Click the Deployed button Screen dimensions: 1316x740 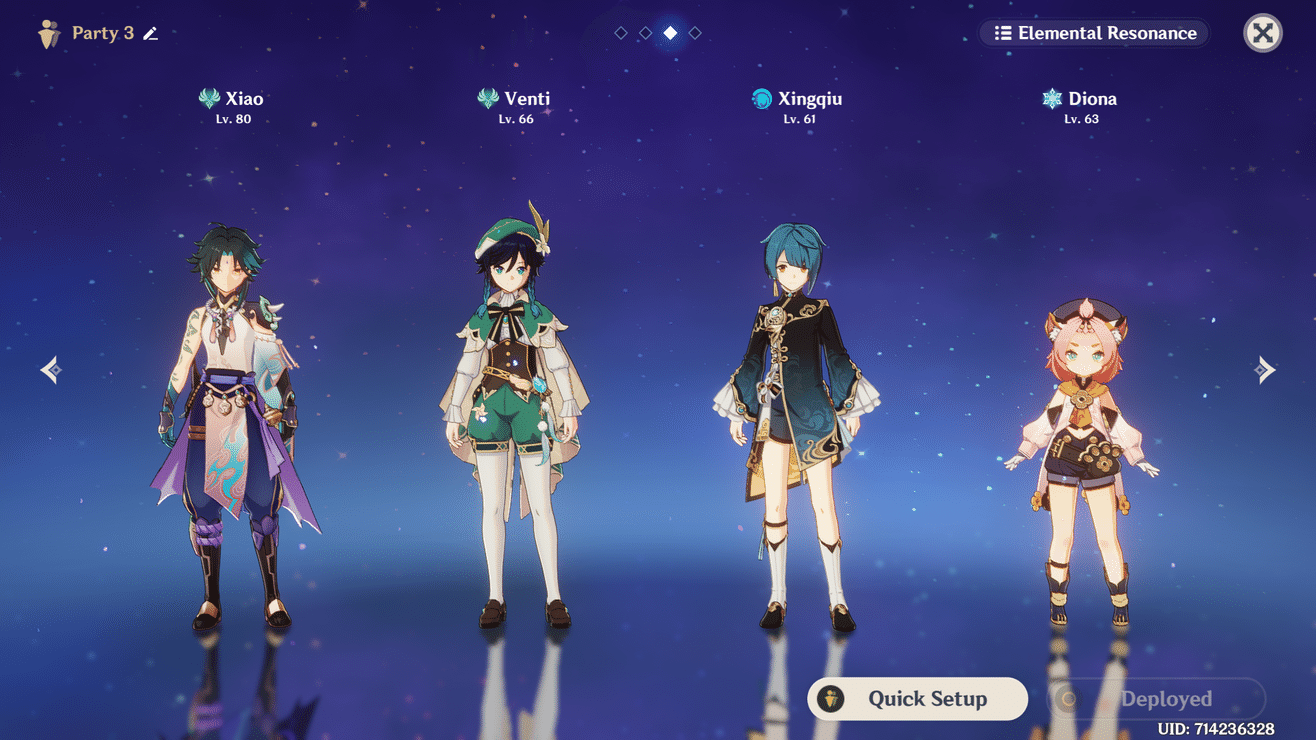(1155, 699)
